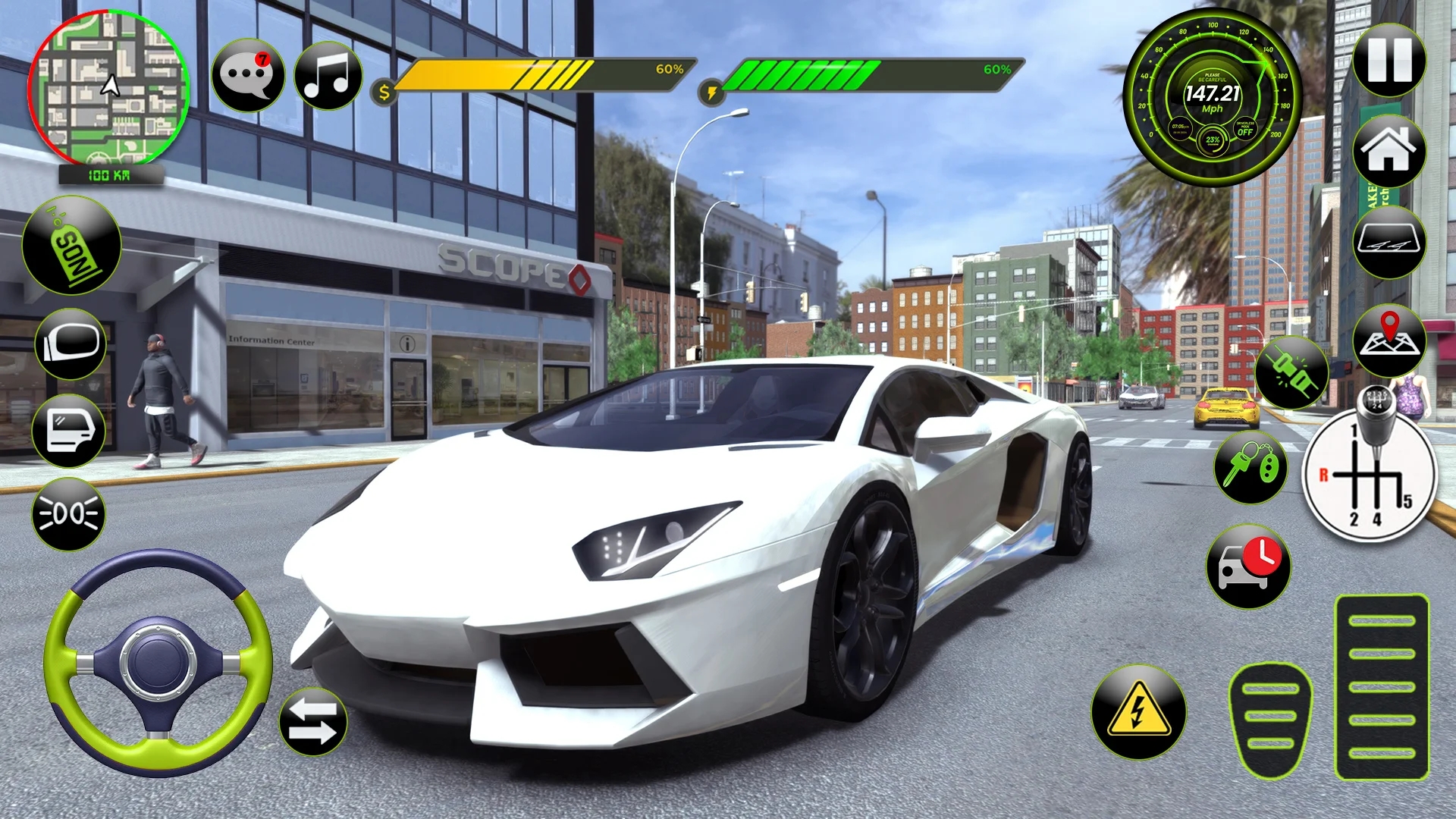Activate the windshield wipers icon
1456x819 pixels.
point(1389,244)
